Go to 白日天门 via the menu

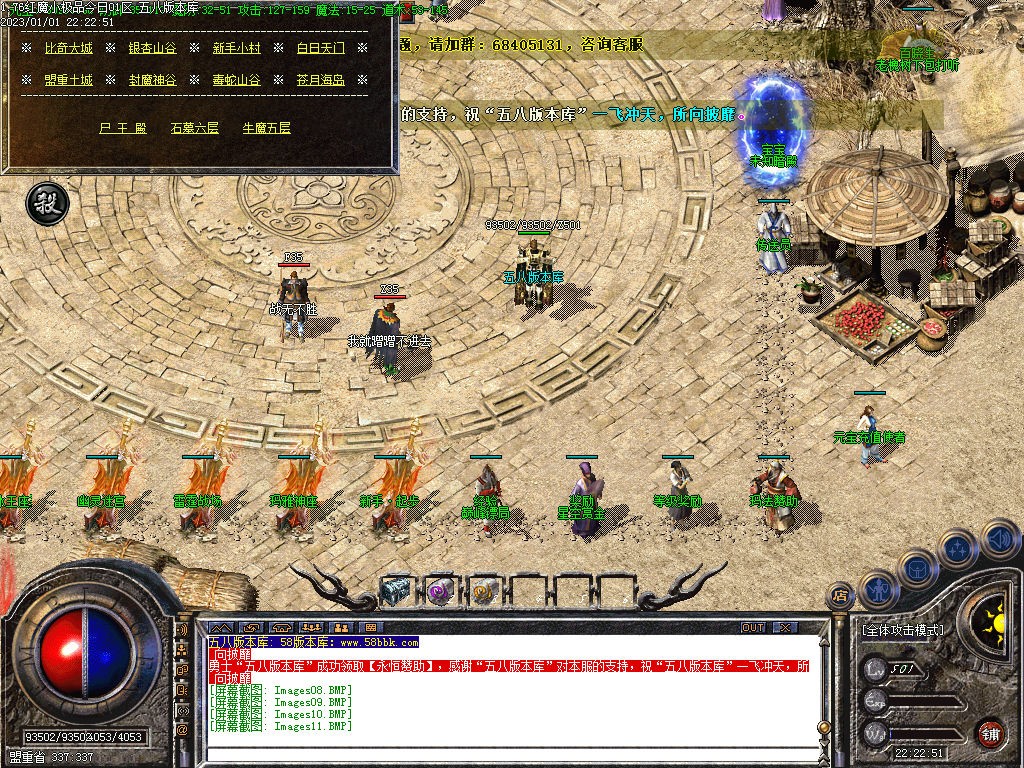click(320, 48)
